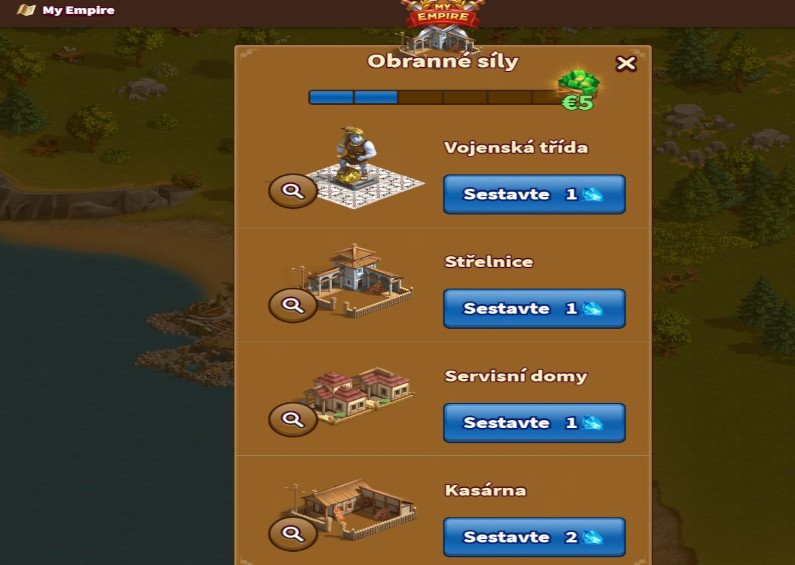Click Sestavte for Střelnice
The image size is (795, 565).
[x=534, y=309]
